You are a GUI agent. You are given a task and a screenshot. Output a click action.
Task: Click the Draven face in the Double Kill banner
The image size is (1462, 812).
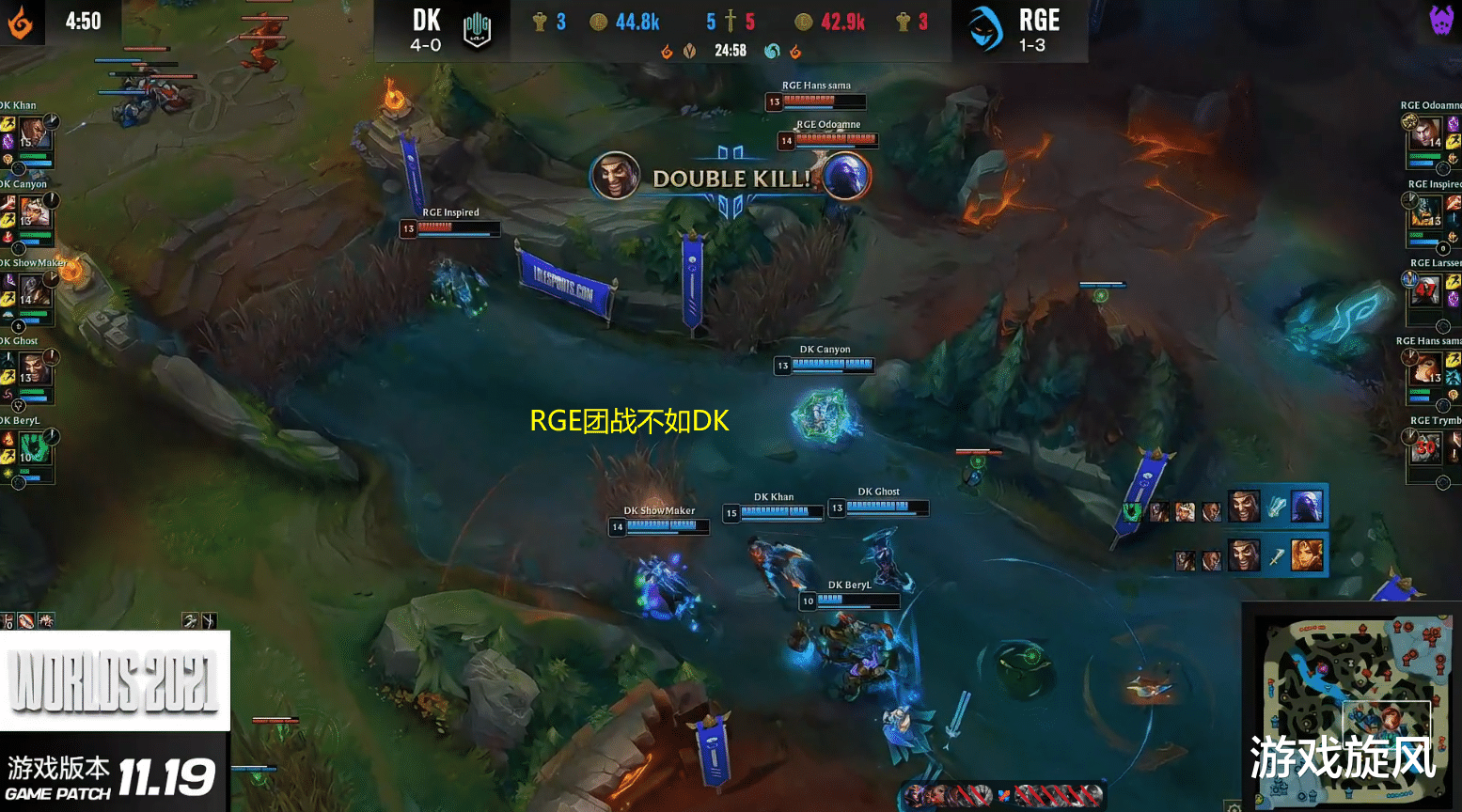[x=616, y=176]
